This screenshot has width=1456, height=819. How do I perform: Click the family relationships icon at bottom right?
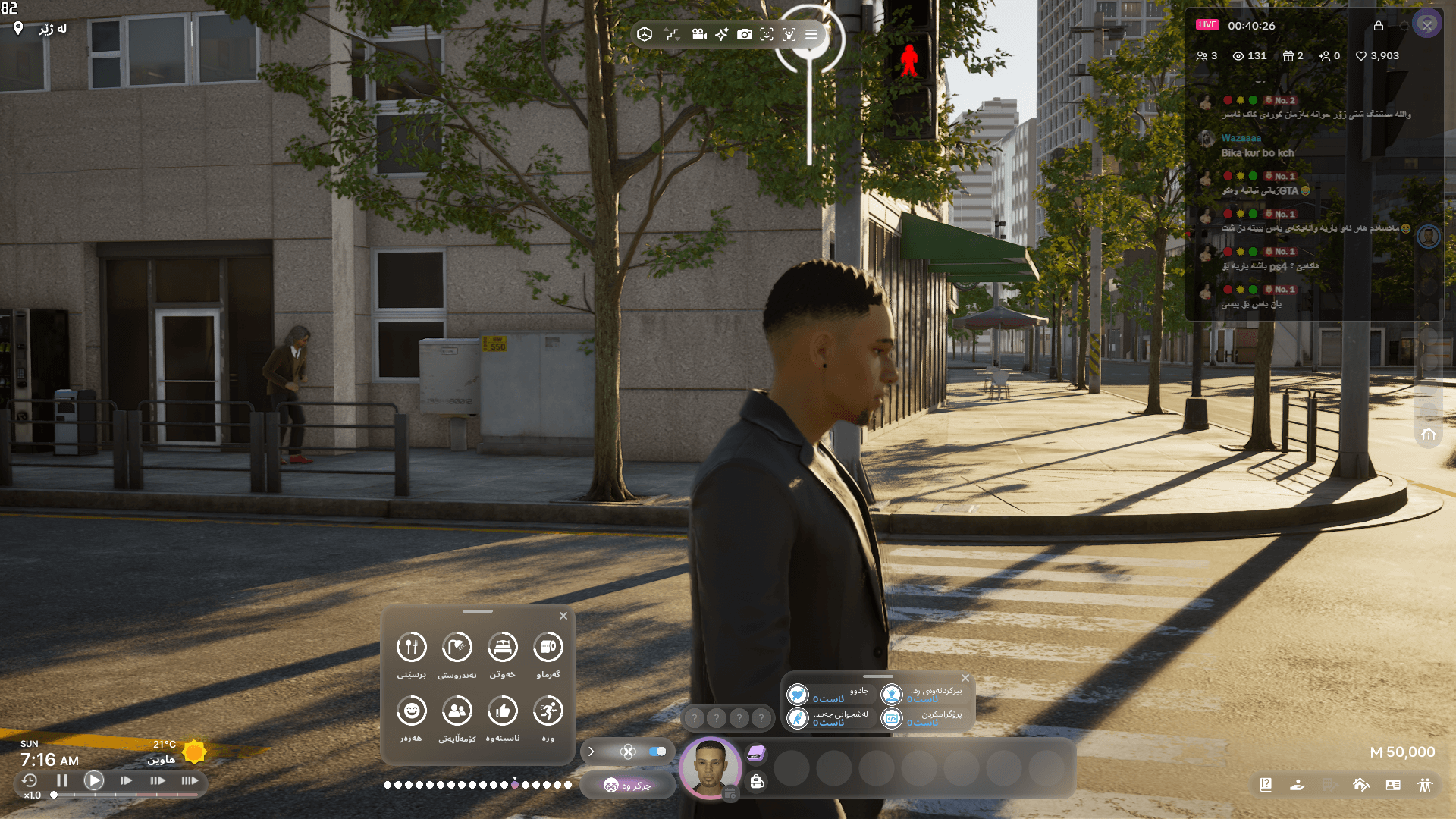tap(1425, 786)
